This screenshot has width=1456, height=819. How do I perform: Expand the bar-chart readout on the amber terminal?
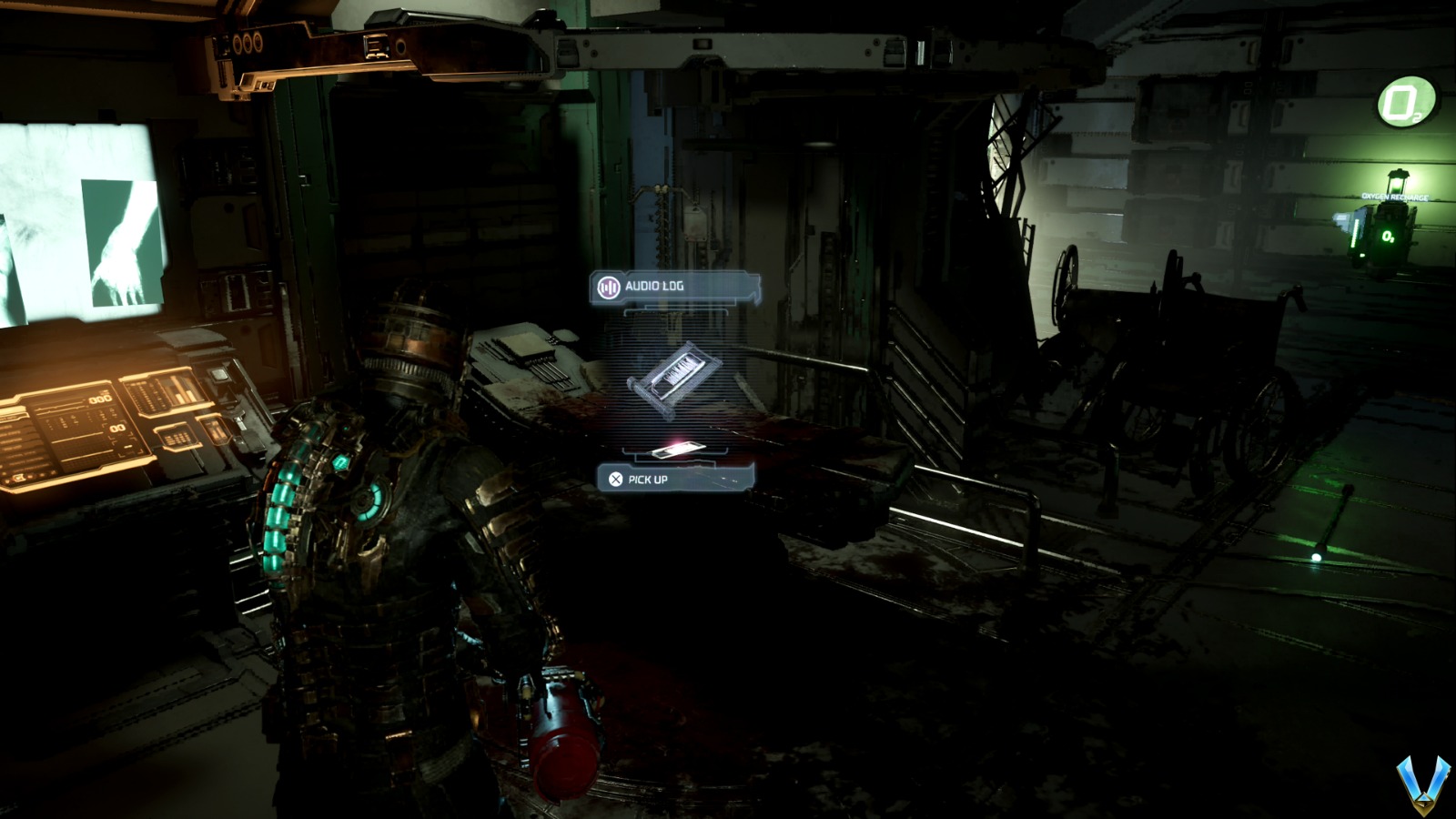coord(180,391)
